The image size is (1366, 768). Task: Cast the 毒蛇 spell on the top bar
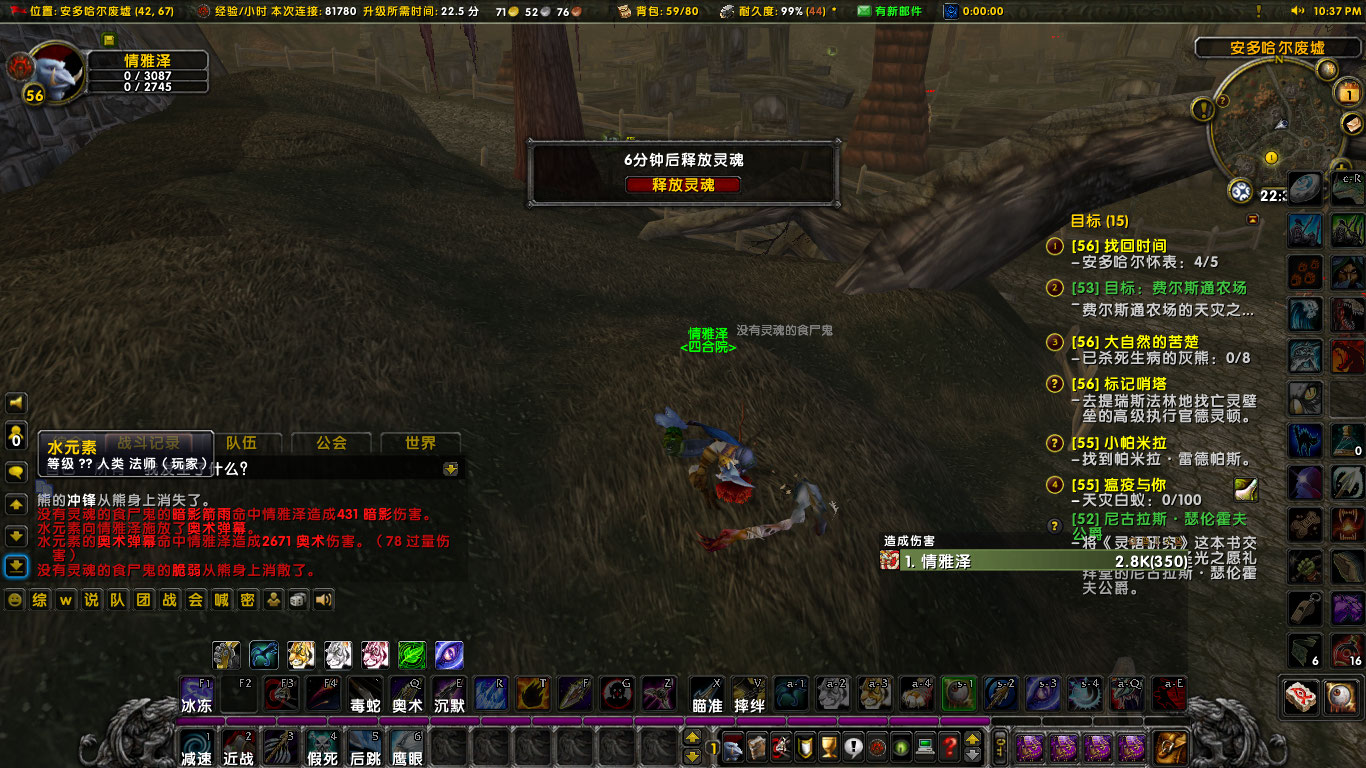pos(364,692)
